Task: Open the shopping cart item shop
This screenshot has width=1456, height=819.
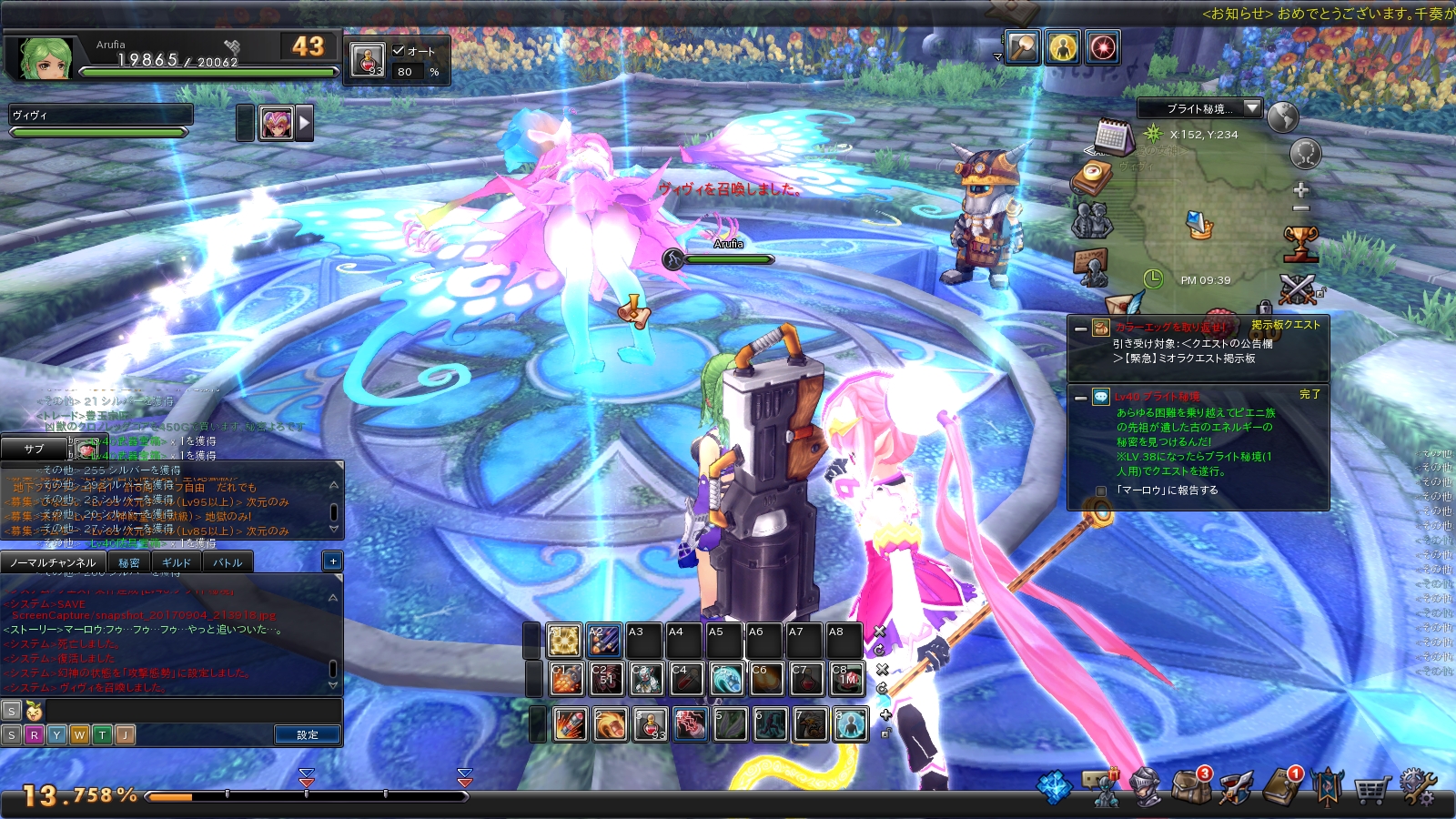Action: click(x=1372, y=788)
